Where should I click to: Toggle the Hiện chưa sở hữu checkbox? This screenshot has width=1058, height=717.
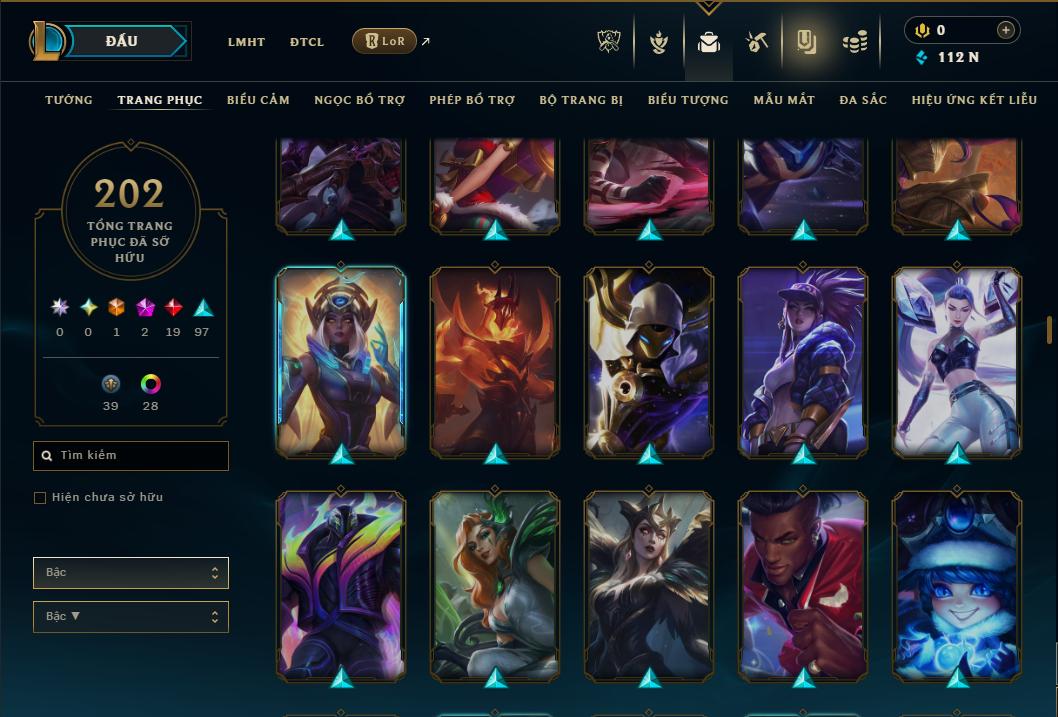tap(40, 498)
